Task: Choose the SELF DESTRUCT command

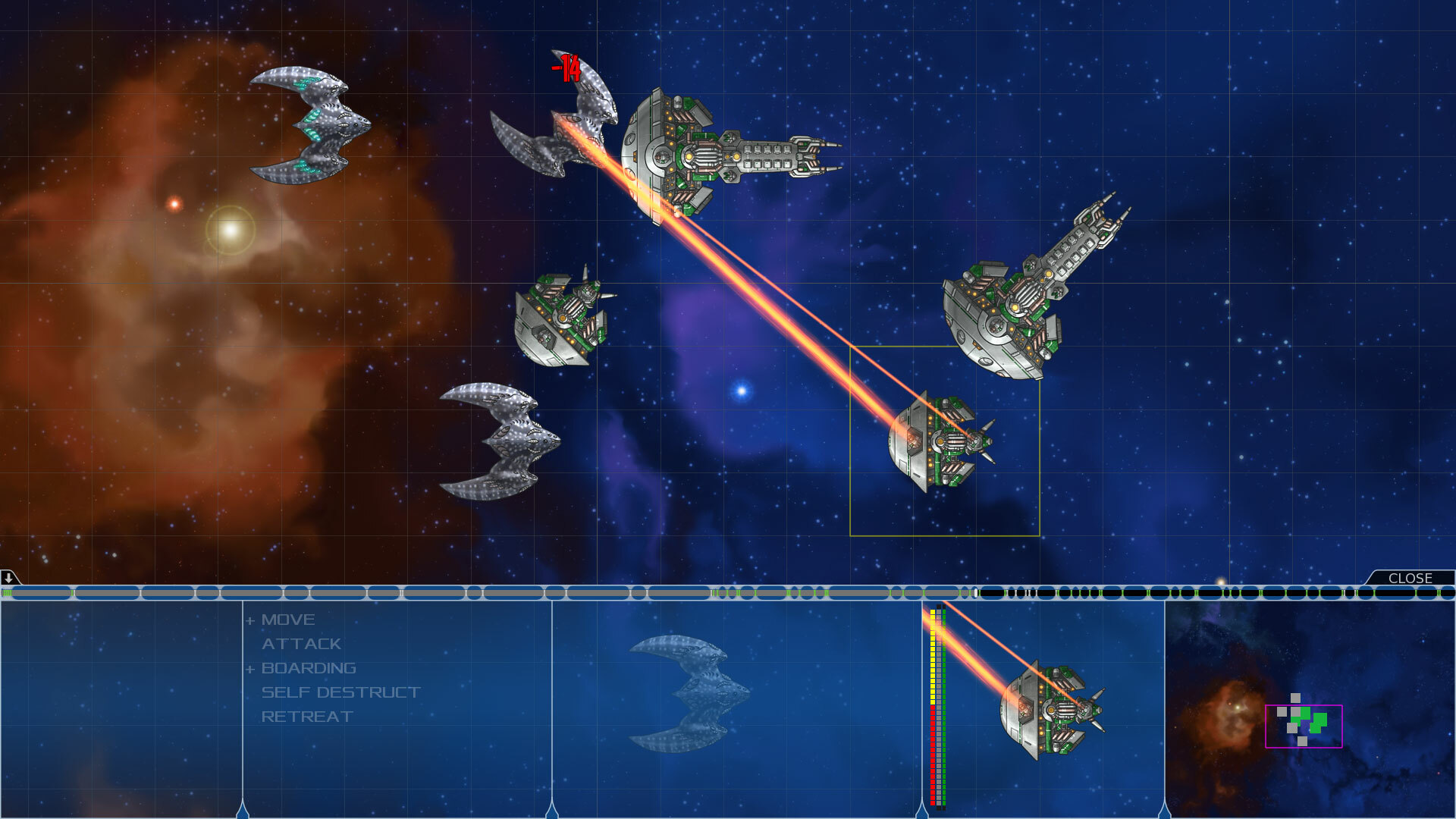Action: click(342, 692)
